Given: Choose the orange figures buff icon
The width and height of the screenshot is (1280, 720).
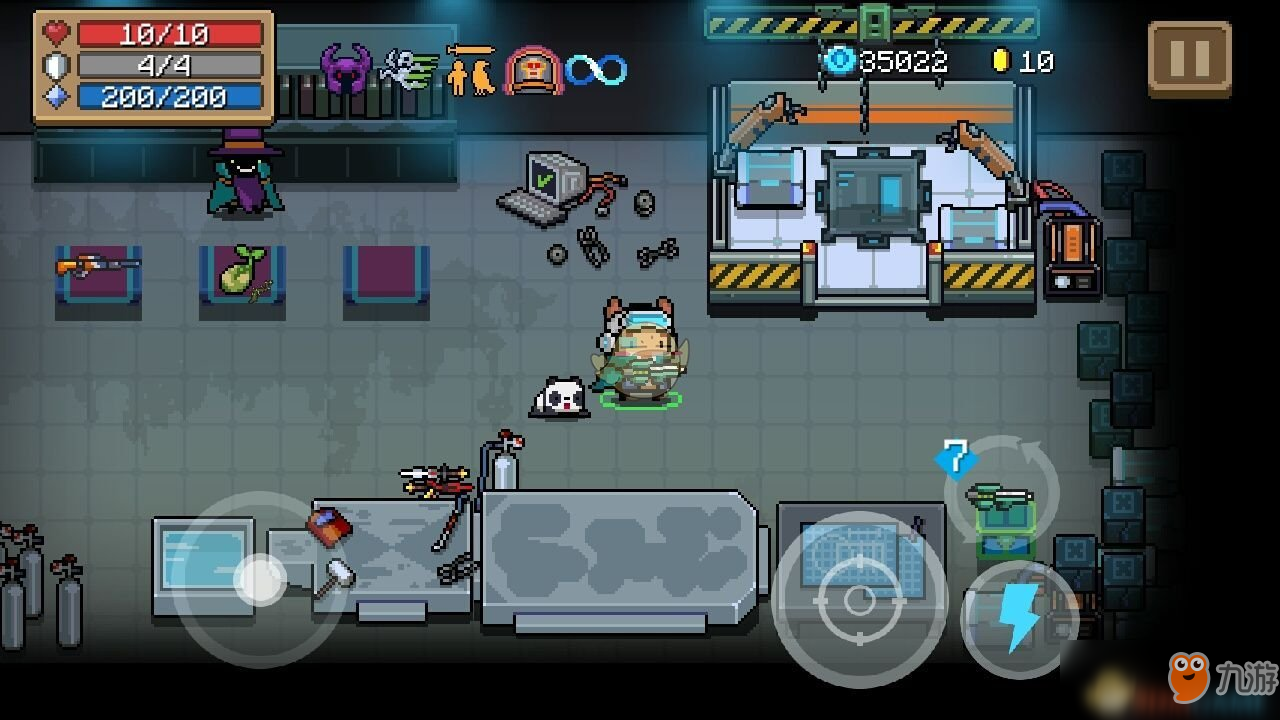Looking at the screenshot, I should click(x=471, y=70).
